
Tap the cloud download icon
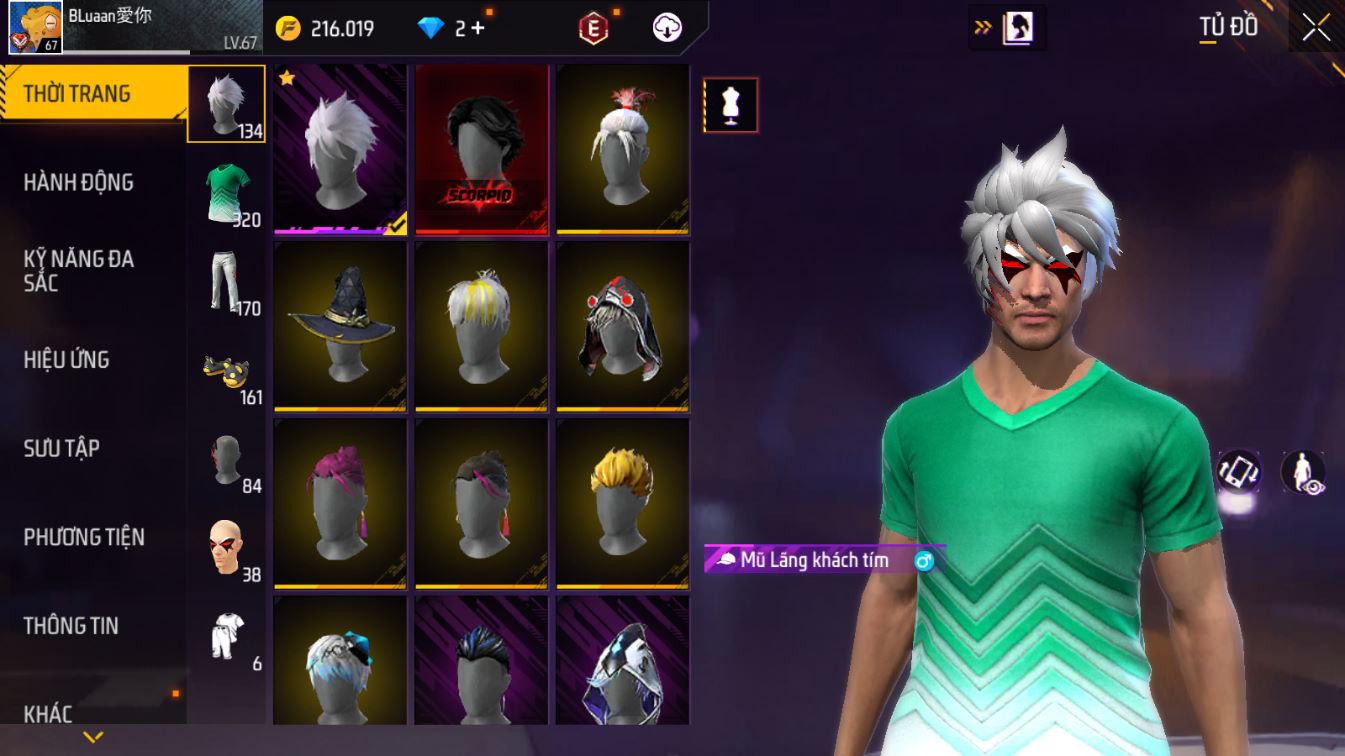click(x=667, y=28)
